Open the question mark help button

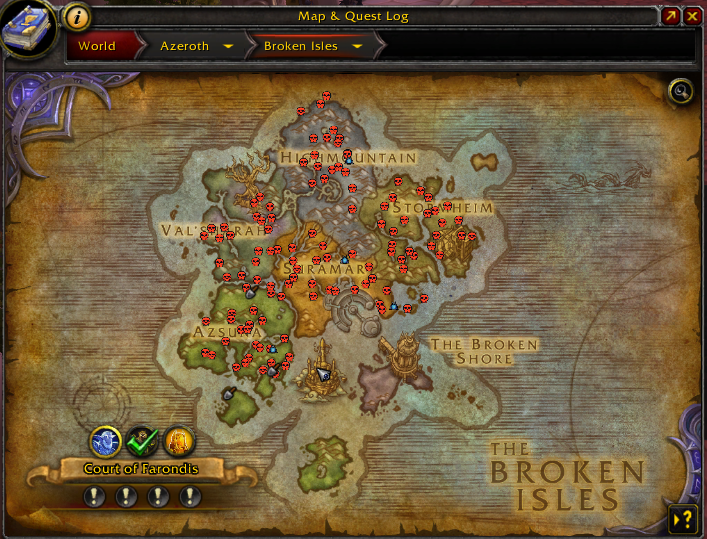pyautogui.click(x=683, y=518)
